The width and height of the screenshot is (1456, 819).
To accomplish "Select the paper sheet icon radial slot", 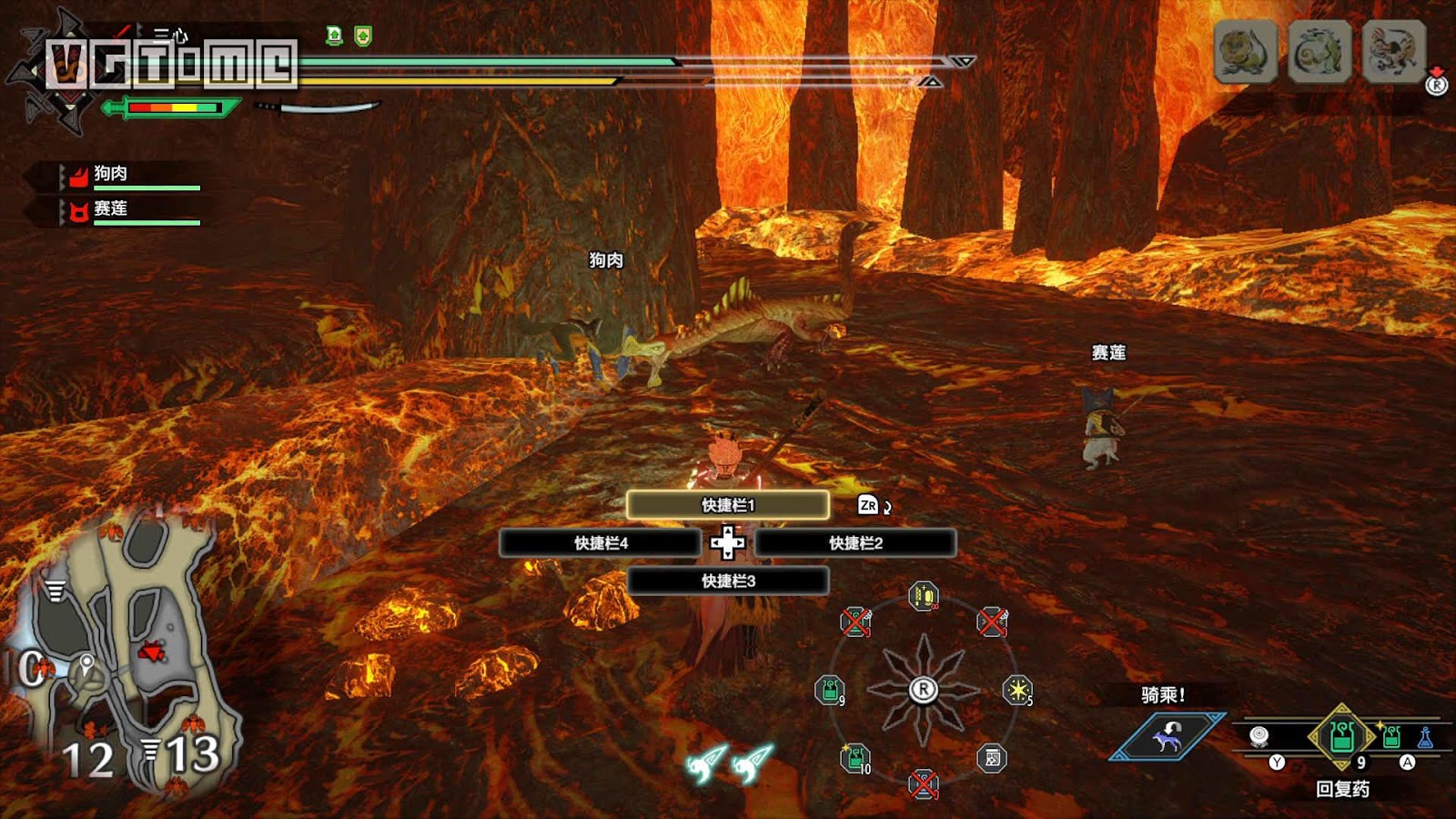I will (992, 758).
